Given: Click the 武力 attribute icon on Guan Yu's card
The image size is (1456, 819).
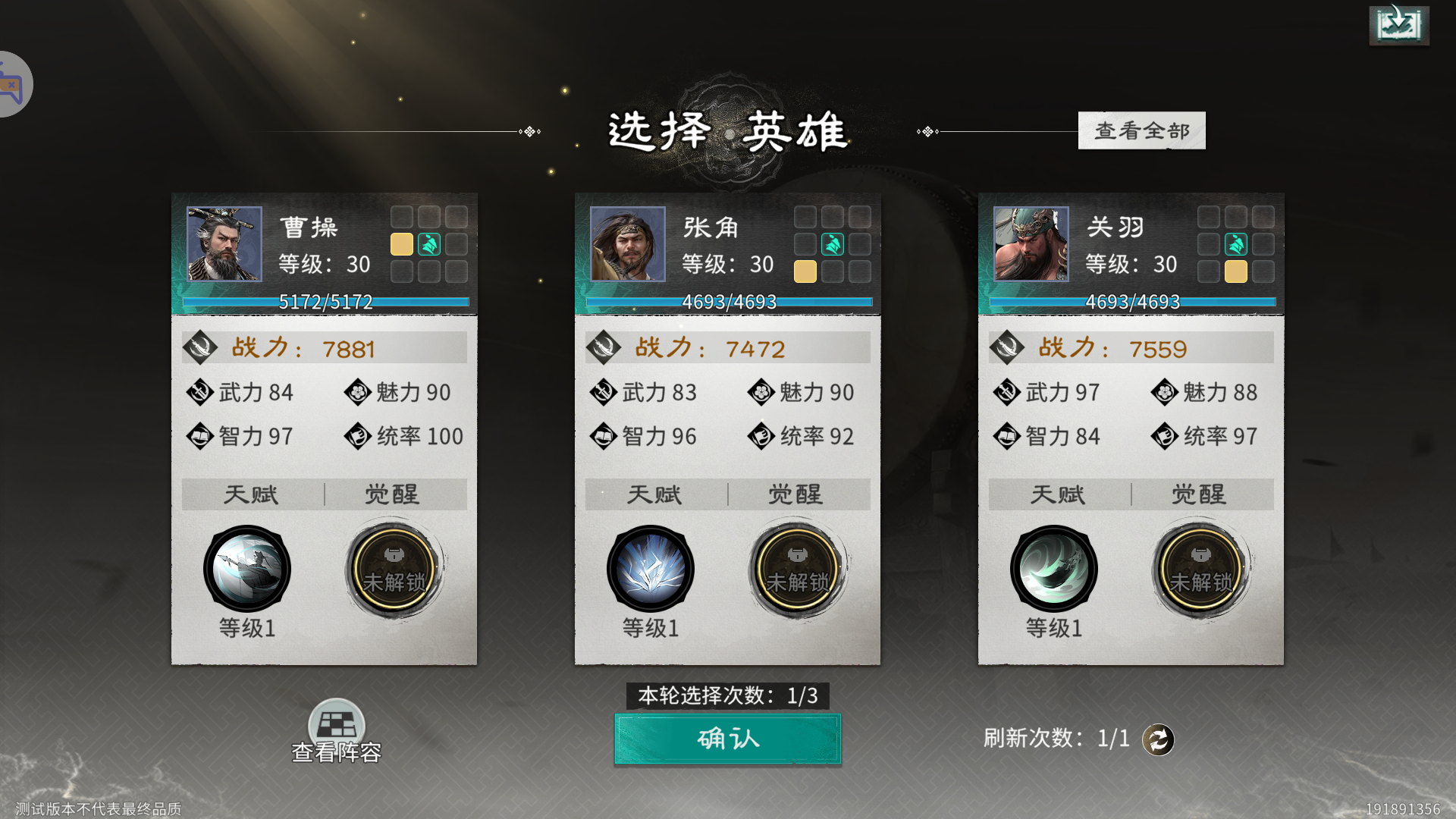Looking at the screenshot, I should [1007, 393].
